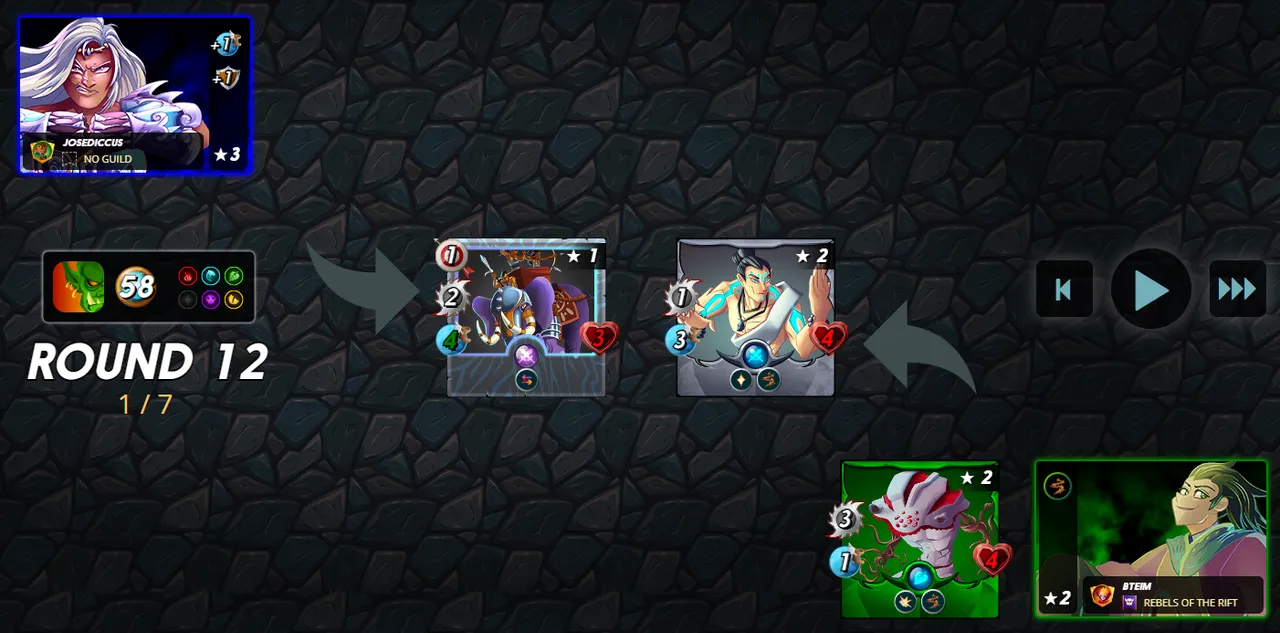Image resolution: width=1280 pixels, height=633 pixels.
Task: Skip back to the start of the battle
Action: [1064, 289]
